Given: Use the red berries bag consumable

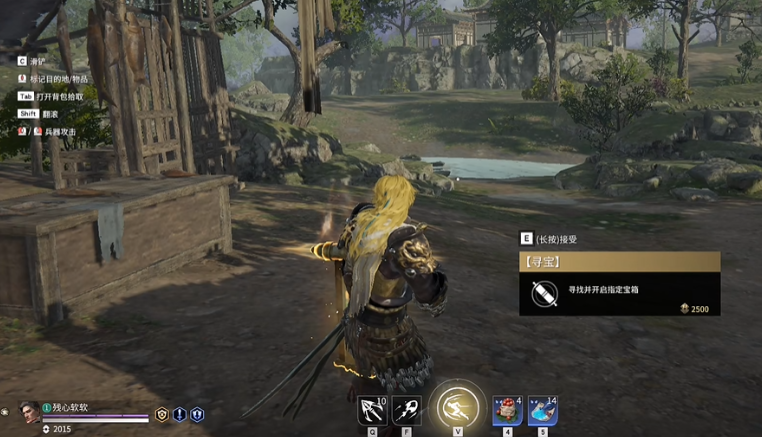Looking at the screenshot, I should click(508, 410).
